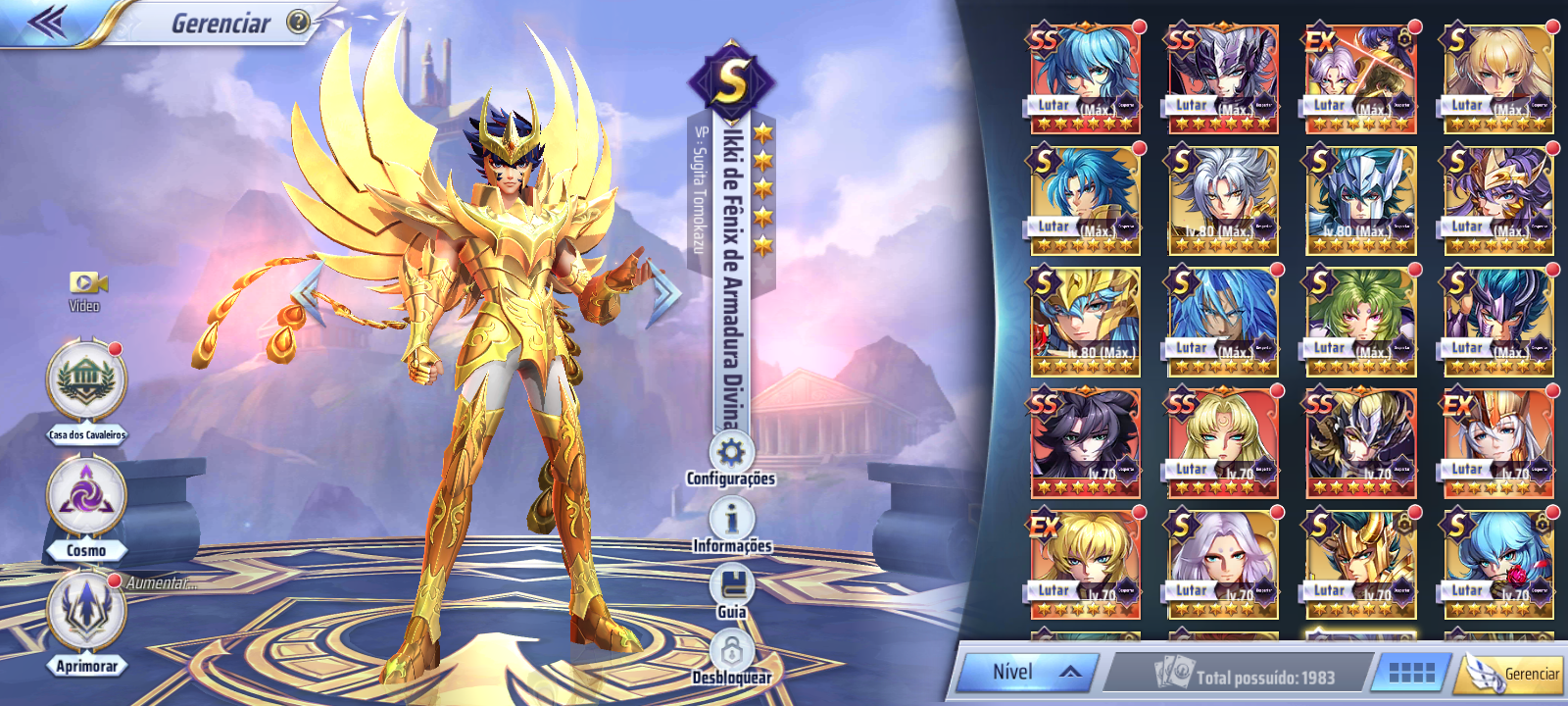Open the Gerenciar help question mark
The height and width of the screenshot is (706, 1568).
click(298, 22)
